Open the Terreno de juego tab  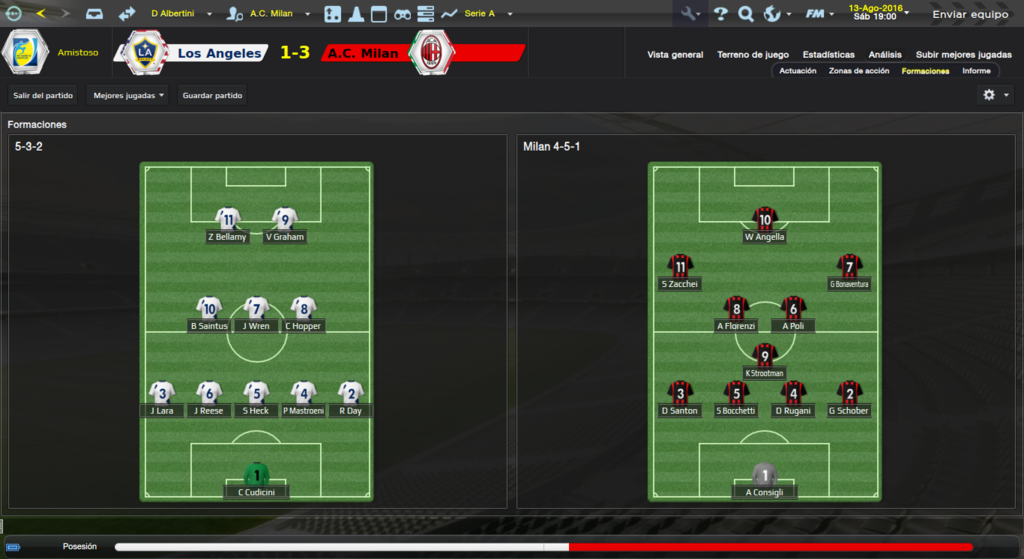(x=752, y=54)
